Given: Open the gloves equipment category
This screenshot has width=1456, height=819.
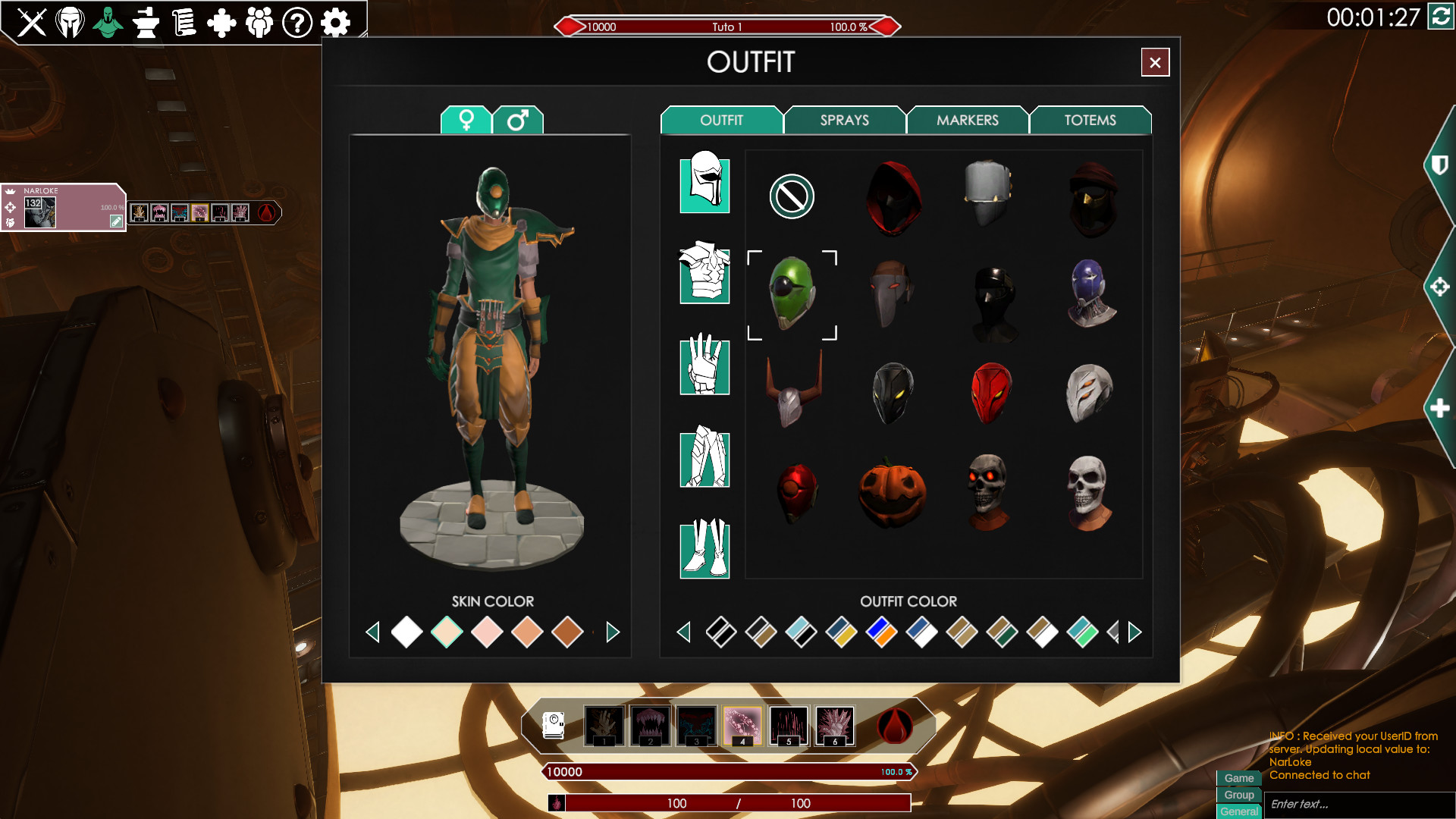Looking at the screenshot, I should coord(704,365).
